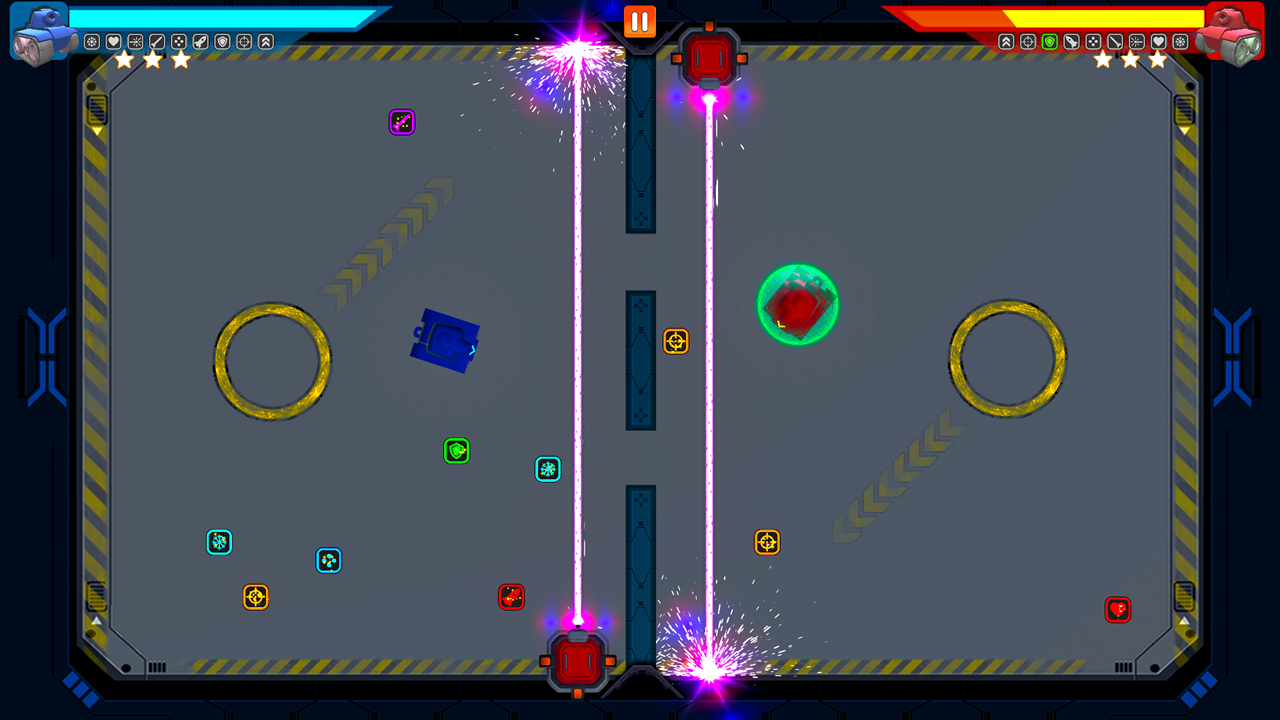The width and height of the screenshot is (1280, 720).
Task: Collect the cyan snowflake pickup near the center
Action: (547, 469)
